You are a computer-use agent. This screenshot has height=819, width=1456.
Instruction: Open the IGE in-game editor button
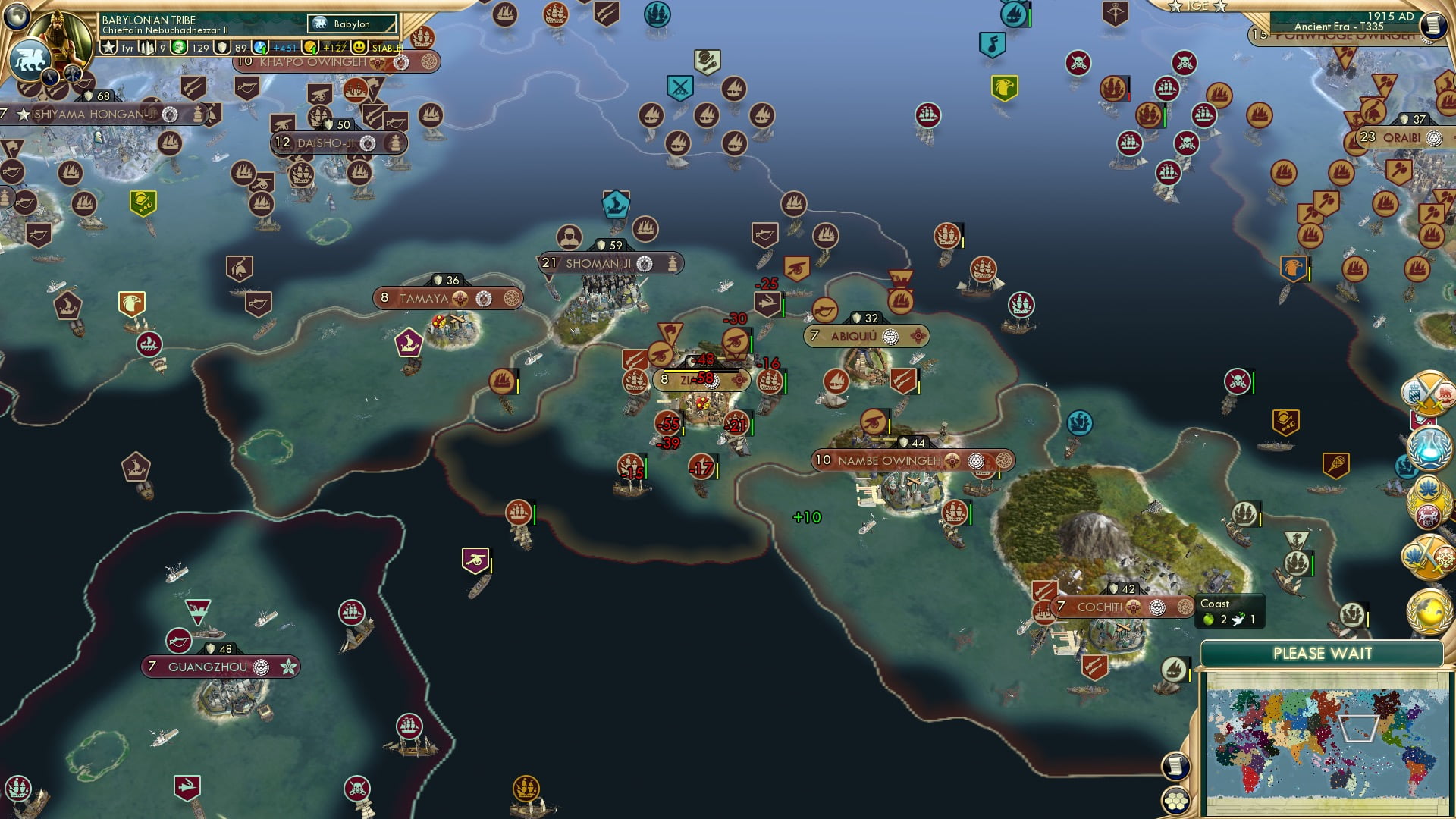pyautogui.click(x=1197, y=6)
